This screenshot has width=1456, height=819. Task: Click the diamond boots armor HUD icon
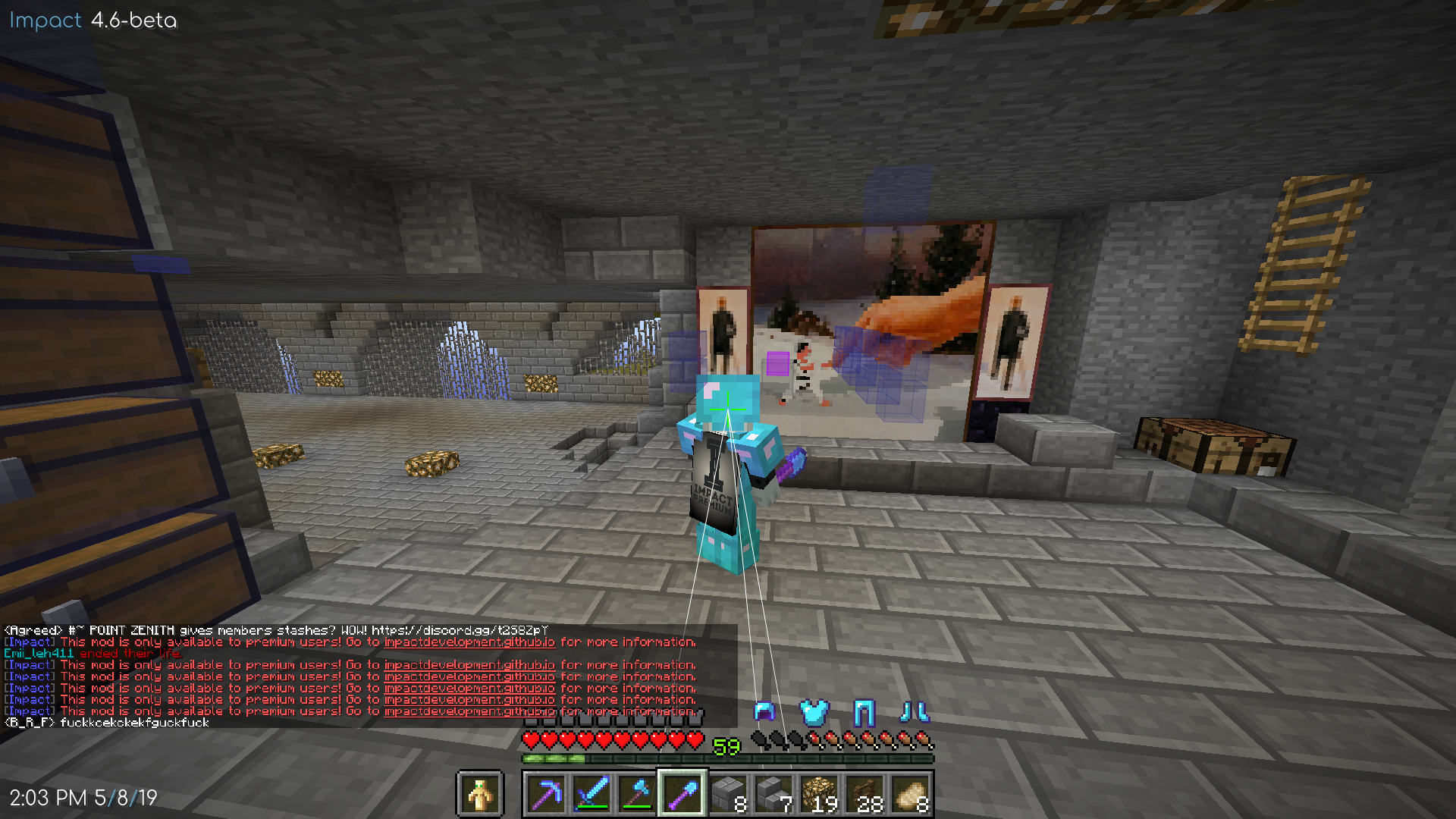[915, 713]
